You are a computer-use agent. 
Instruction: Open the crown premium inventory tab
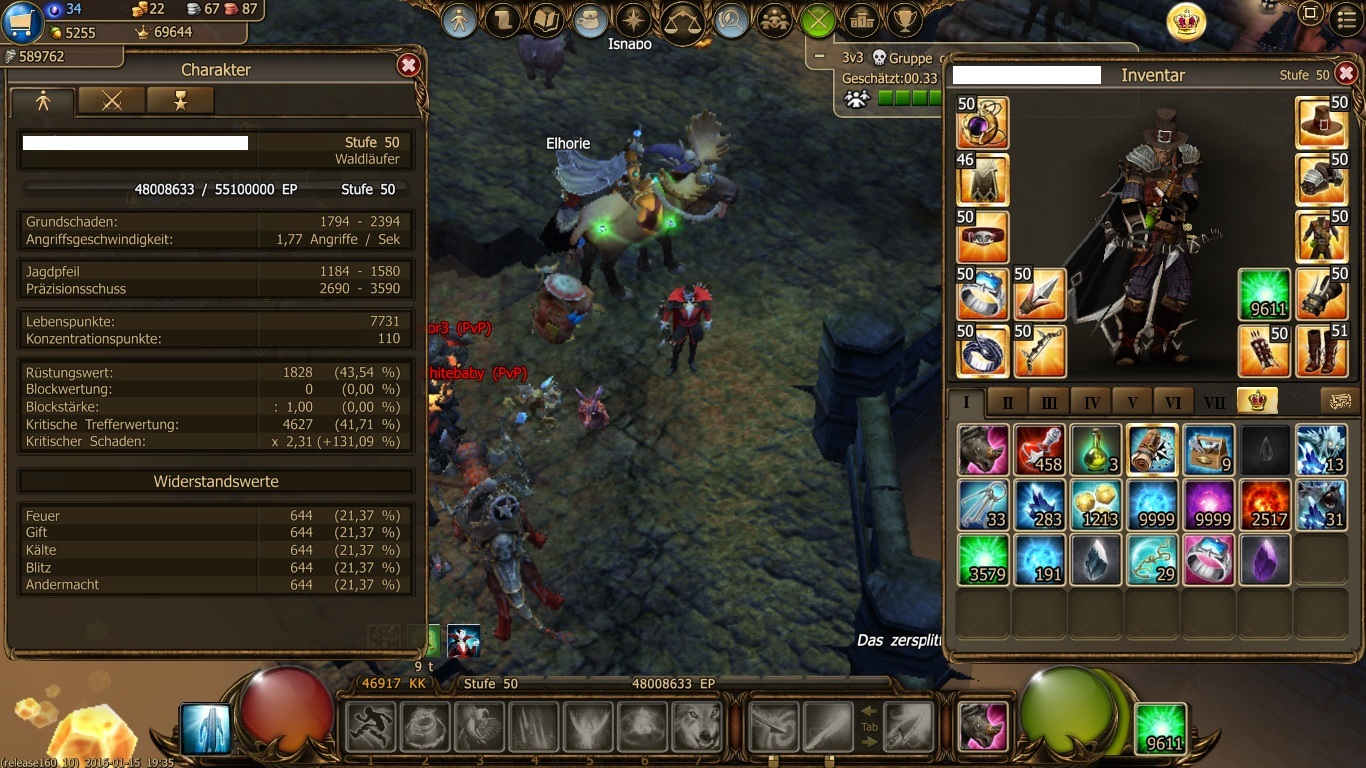[1257, 400]
